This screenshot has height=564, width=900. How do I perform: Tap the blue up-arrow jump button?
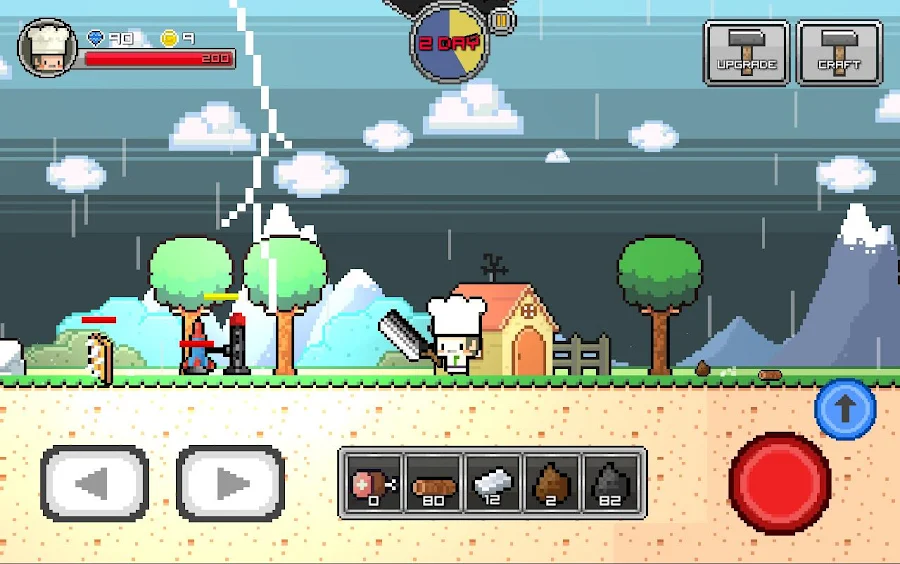tap(845, 409)
